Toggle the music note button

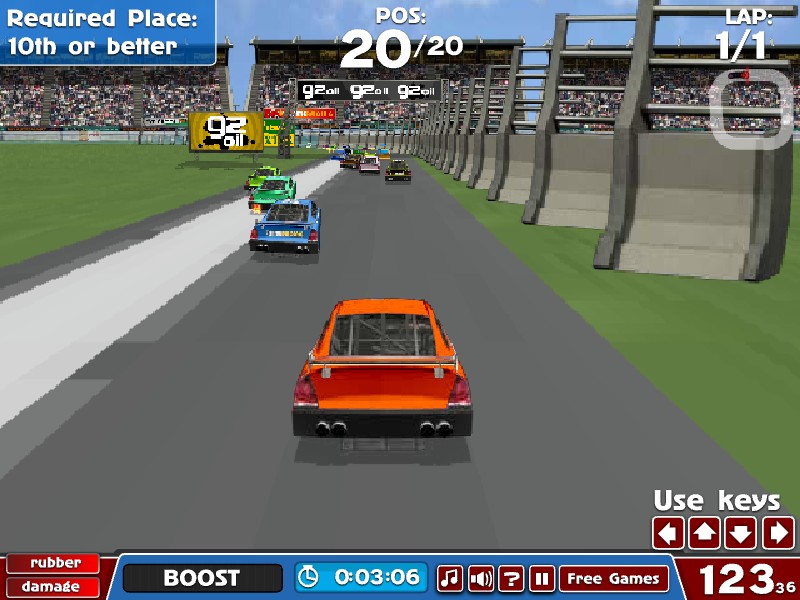tap(450, 578)
